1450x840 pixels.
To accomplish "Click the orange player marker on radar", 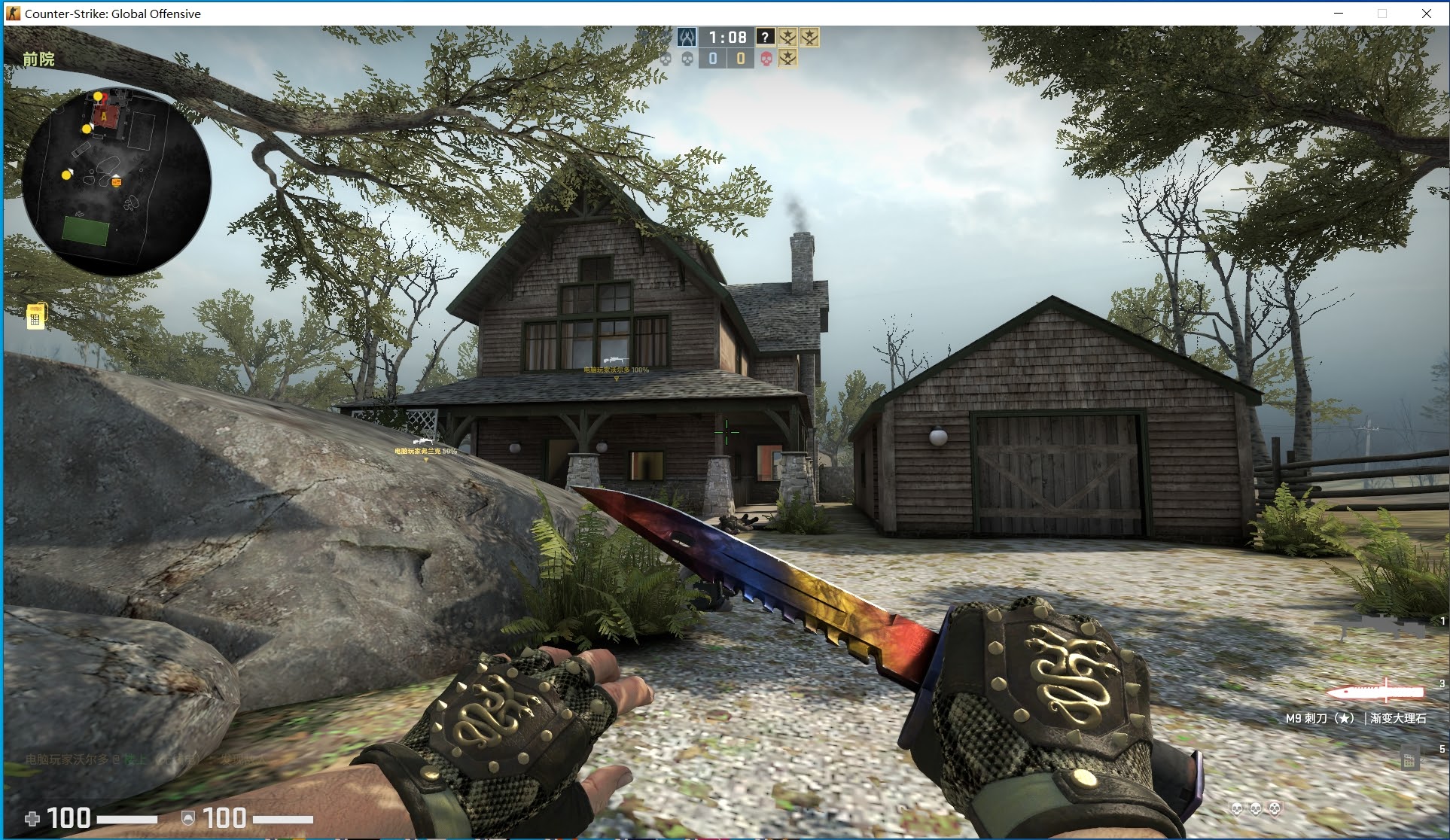I will coord(116,181).
